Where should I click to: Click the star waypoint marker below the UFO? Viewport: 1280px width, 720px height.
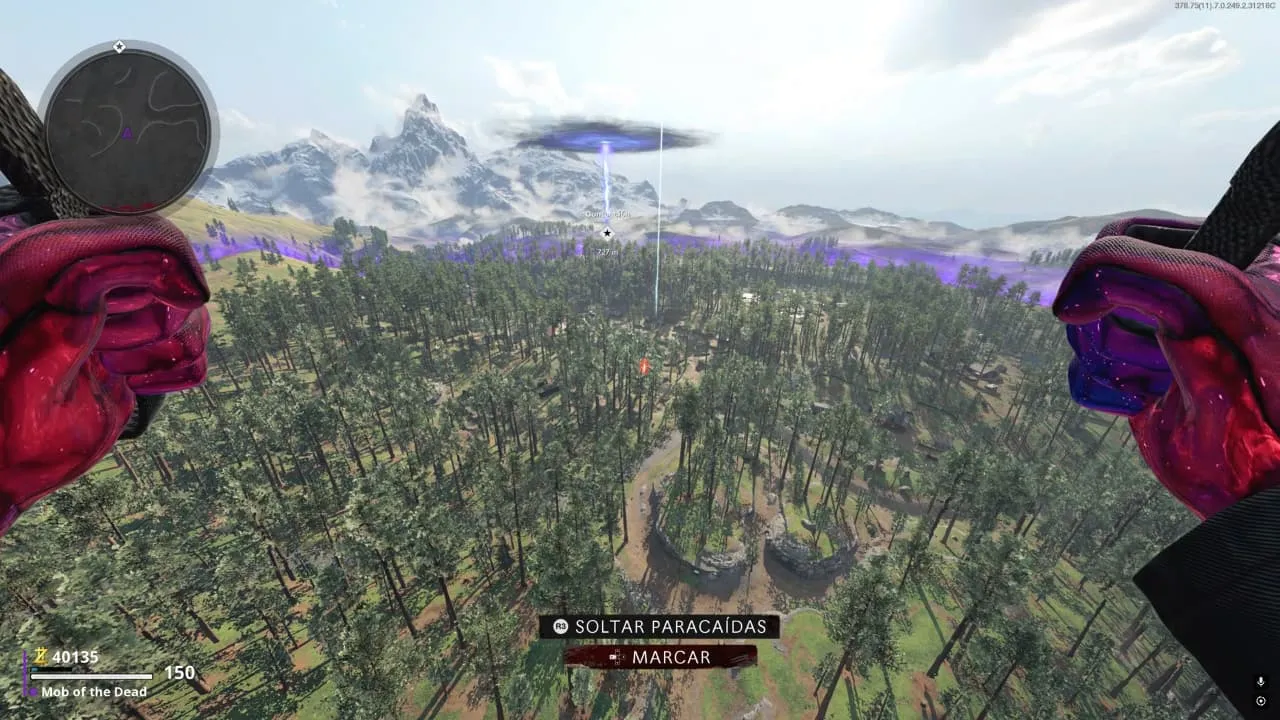click(x=606, y=233)
